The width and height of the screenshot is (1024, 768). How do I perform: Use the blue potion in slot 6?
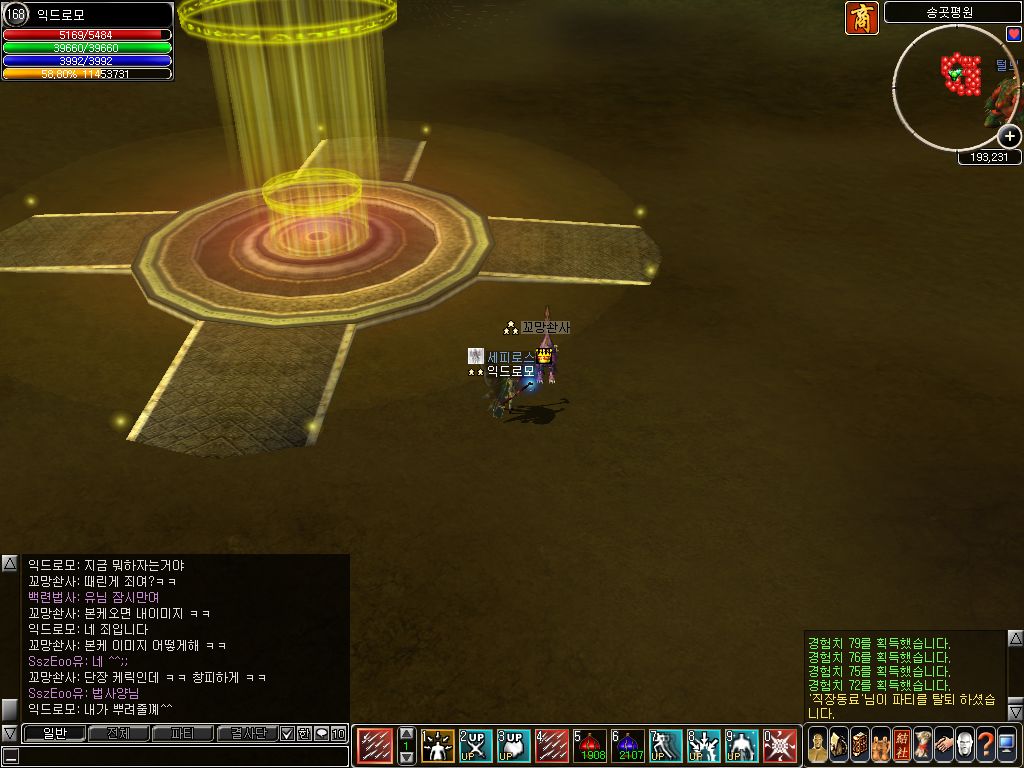coord(627,746)
